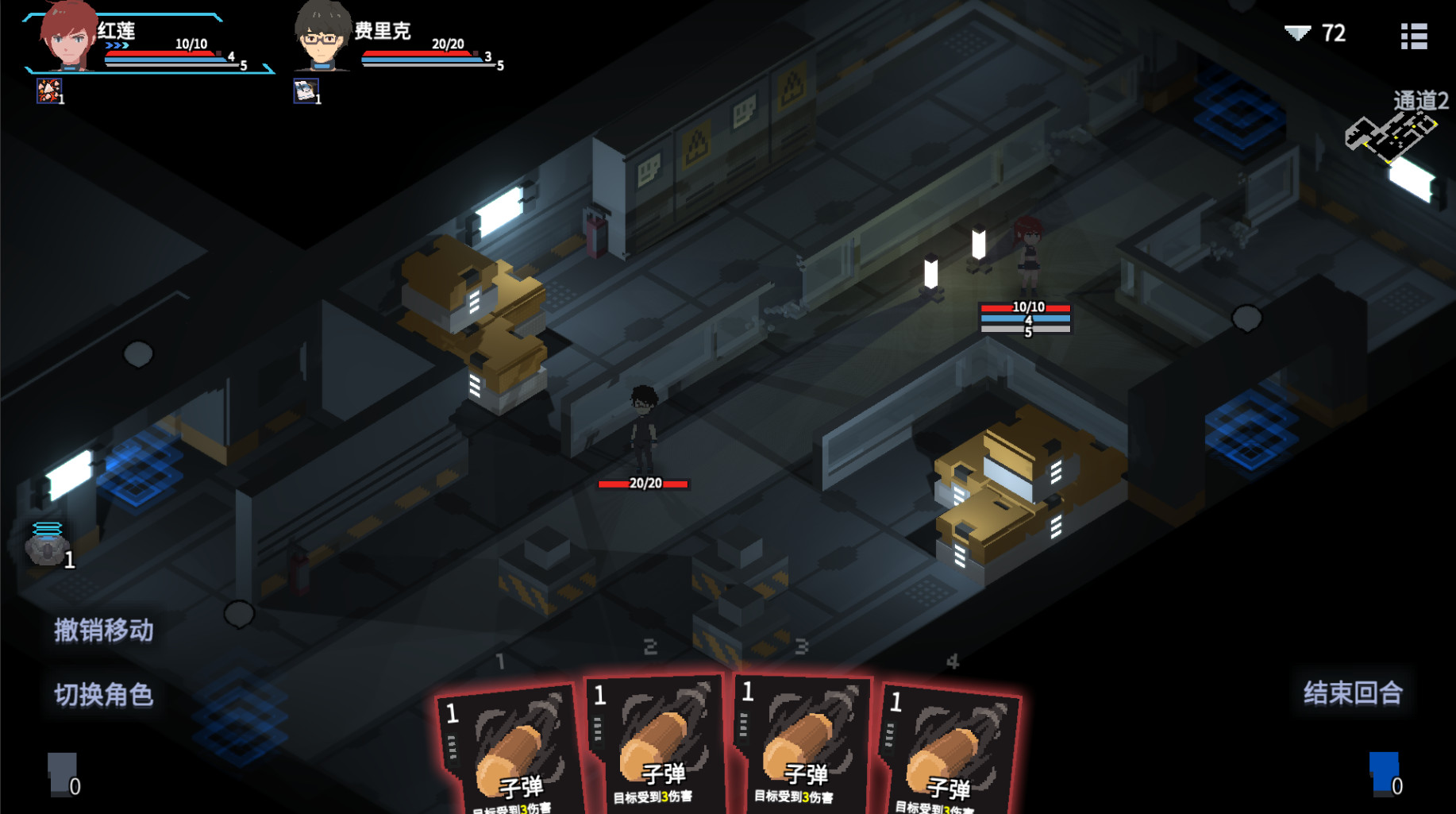
Task: End the turn with 结束回合
Action: point(1353,692)
